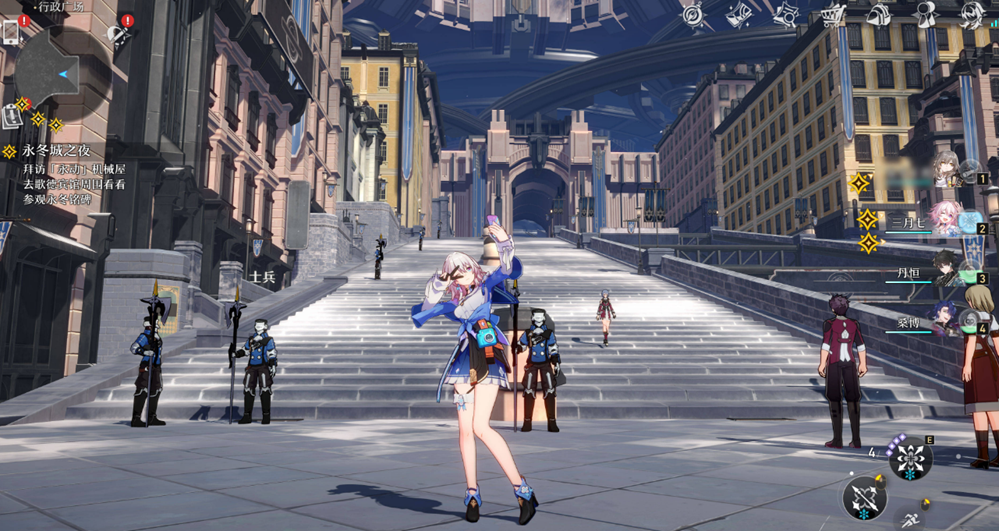Image resolution: width=999 pixels, height=531 pixels.
Task: Select the 永冬城之夜 quest tracker
Action: (50, 151)
